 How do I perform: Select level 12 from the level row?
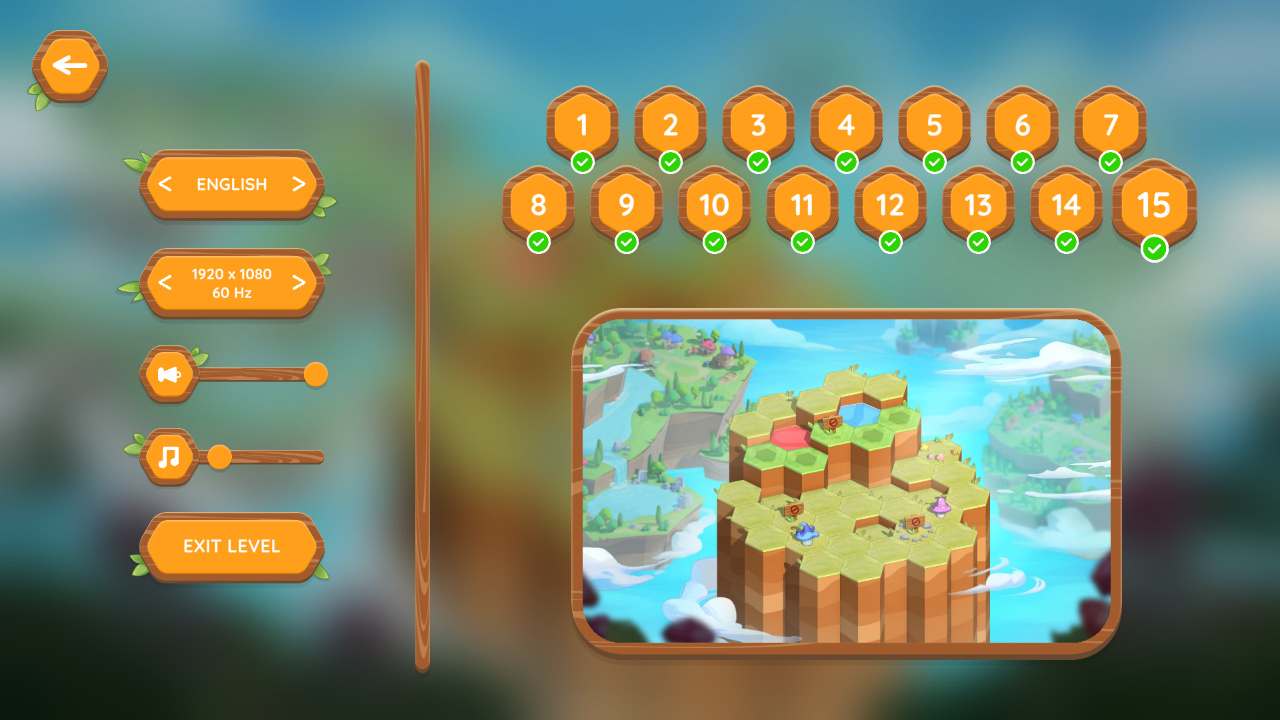(891, 206)
